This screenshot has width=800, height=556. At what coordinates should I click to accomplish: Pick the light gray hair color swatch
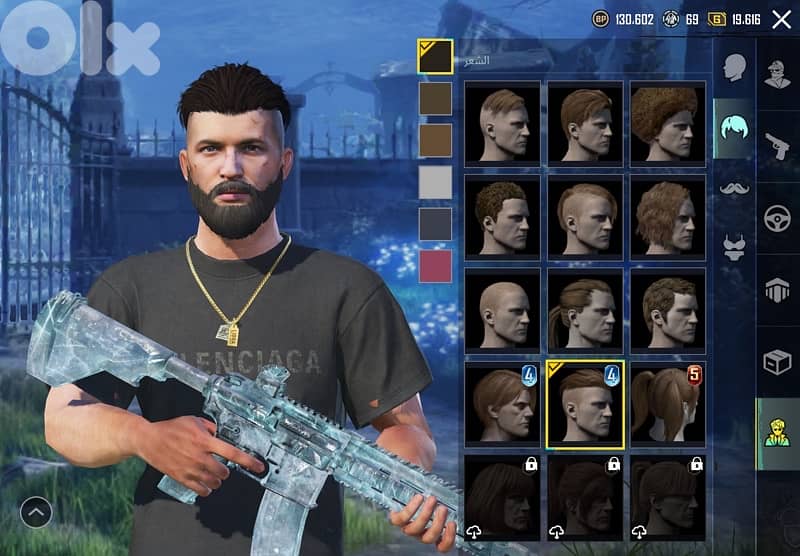coord(435,182)
